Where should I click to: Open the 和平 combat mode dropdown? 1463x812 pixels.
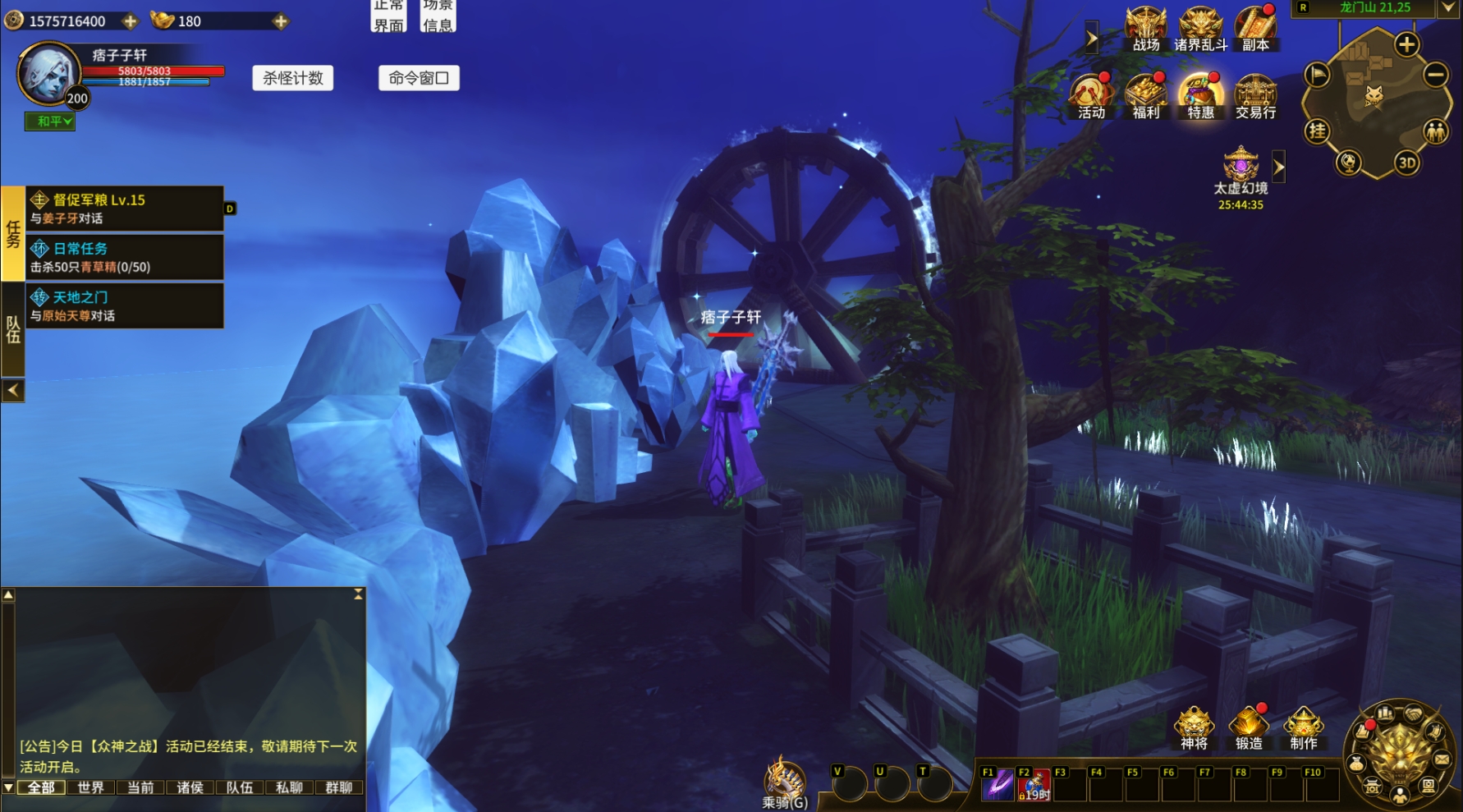click(50, 122)
